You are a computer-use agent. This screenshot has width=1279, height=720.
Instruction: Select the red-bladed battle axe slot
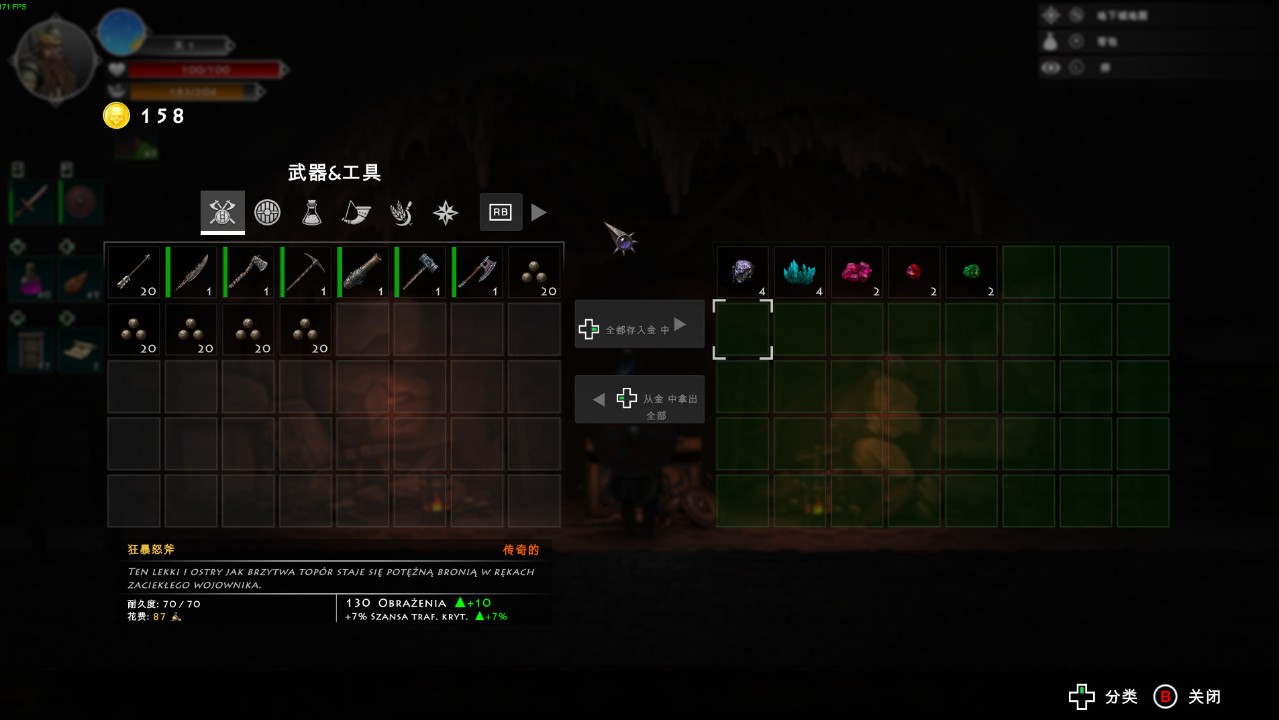click(478, 272)
